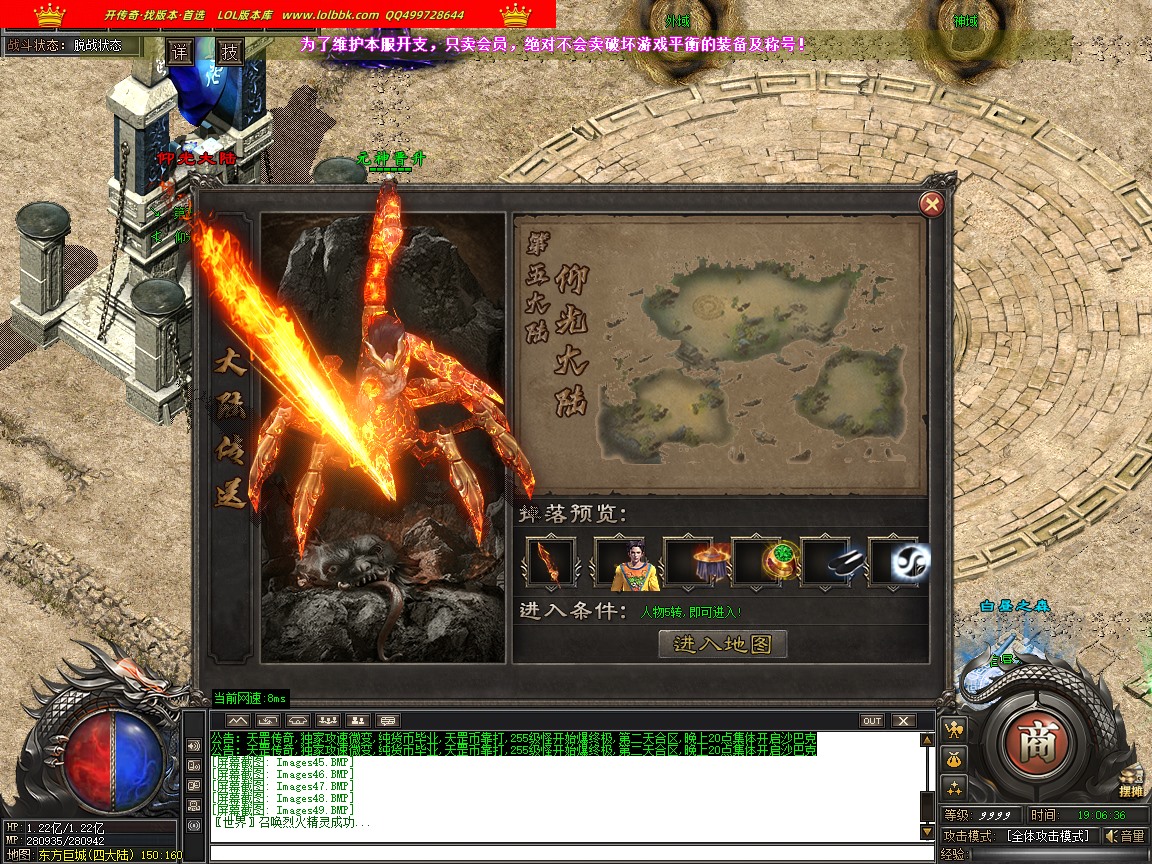Image resolution: width=1152 pixels, height=864 pixels.
Task: Focus the chat text input field
Action: click(x=570, y=853)
